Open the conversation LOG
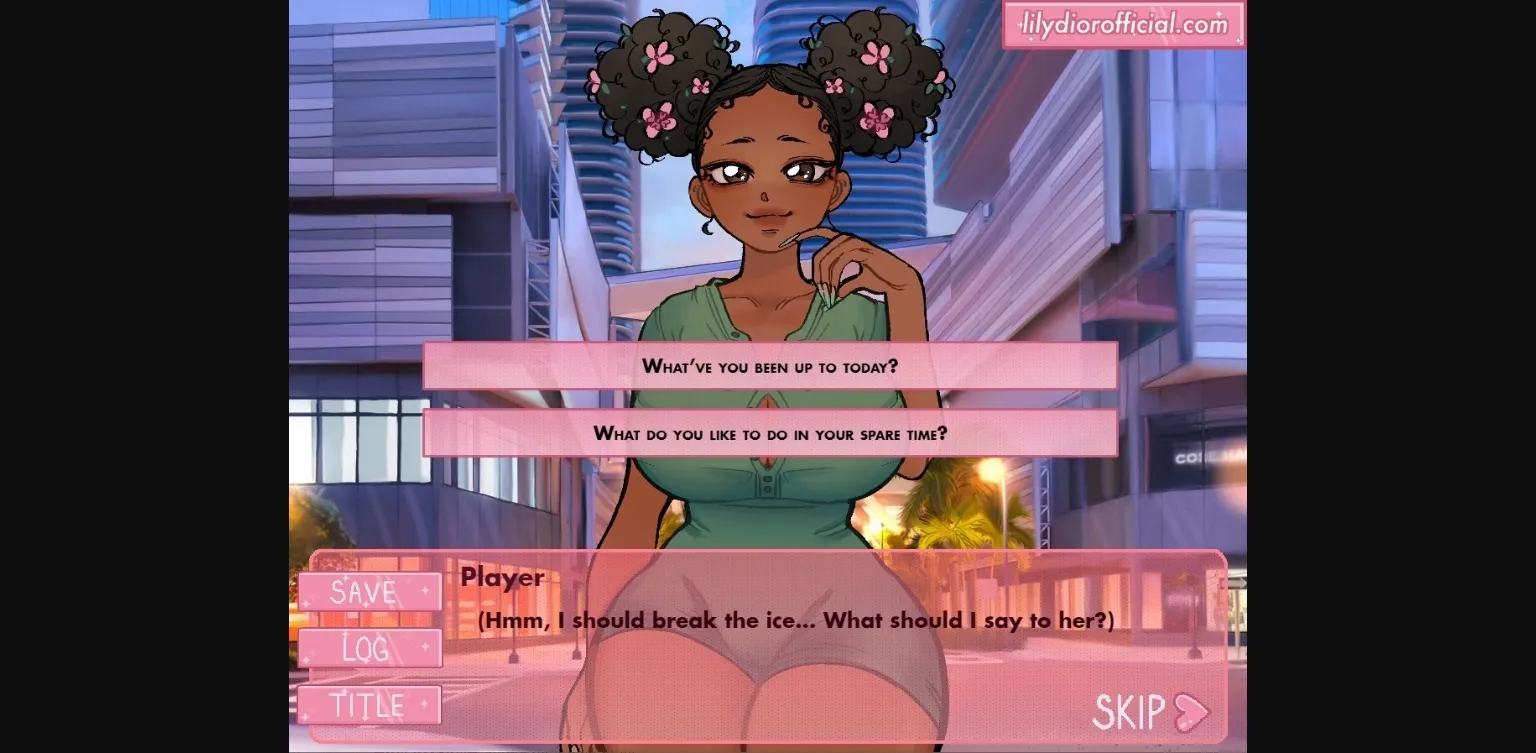The image size is (1536, 753). (370, 648)
